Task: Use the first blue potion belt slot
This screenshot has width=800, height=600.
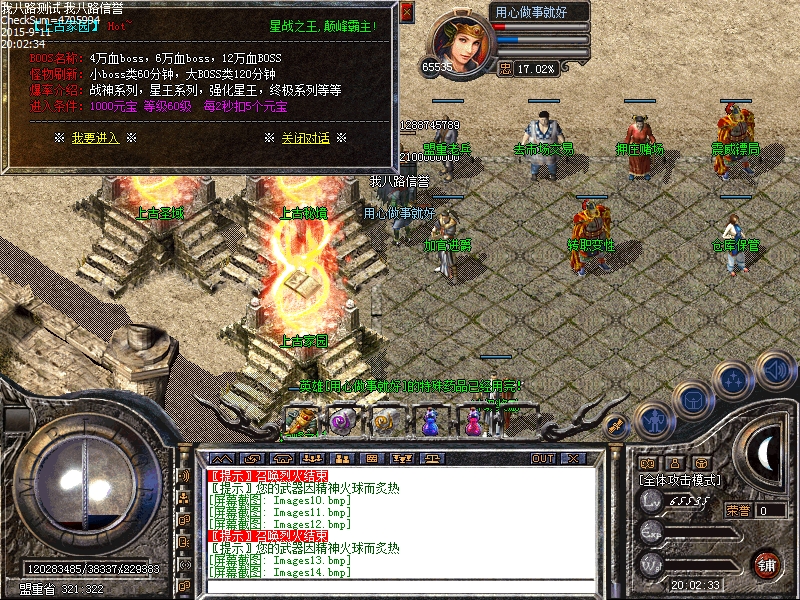Action: tap(430, 423)
